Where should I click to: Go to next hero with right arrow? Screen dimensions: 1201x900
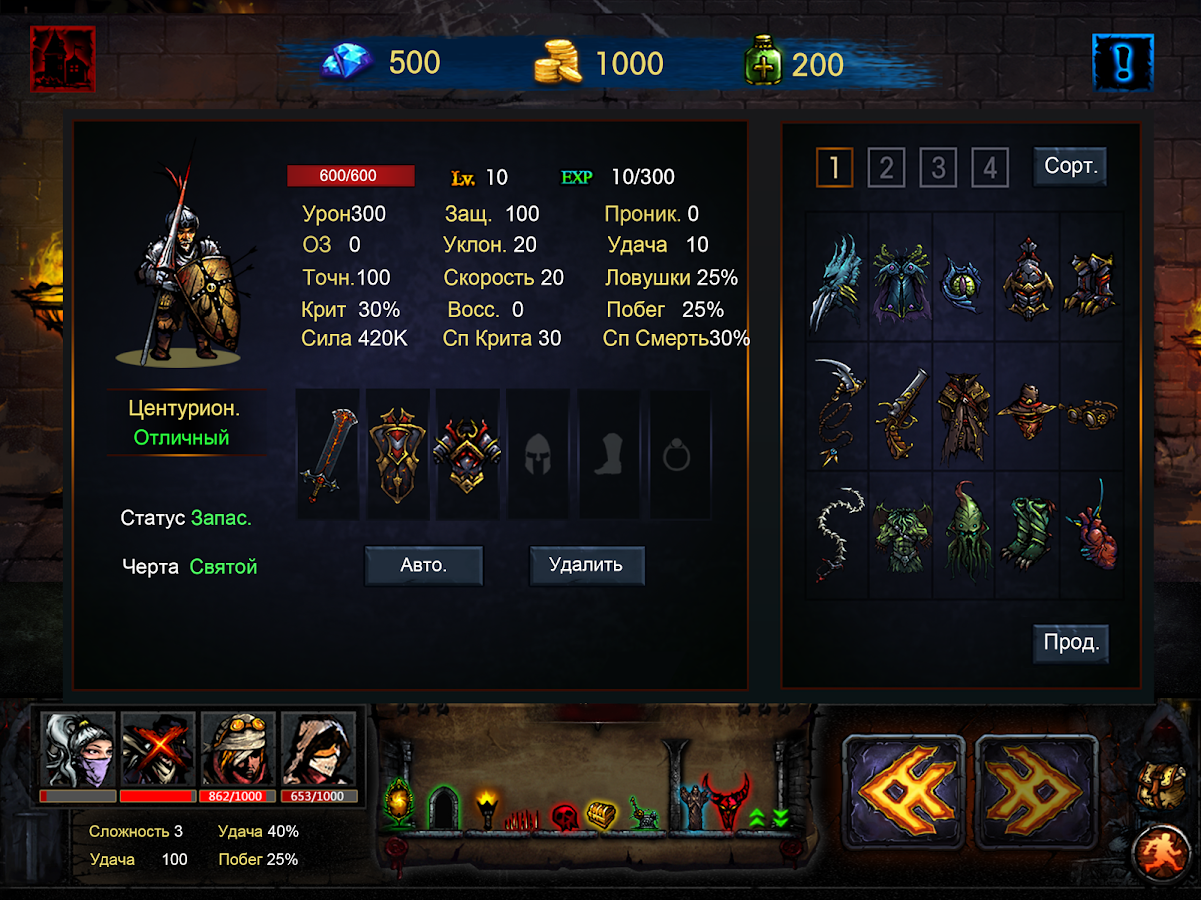click(x=1036, y=792)
